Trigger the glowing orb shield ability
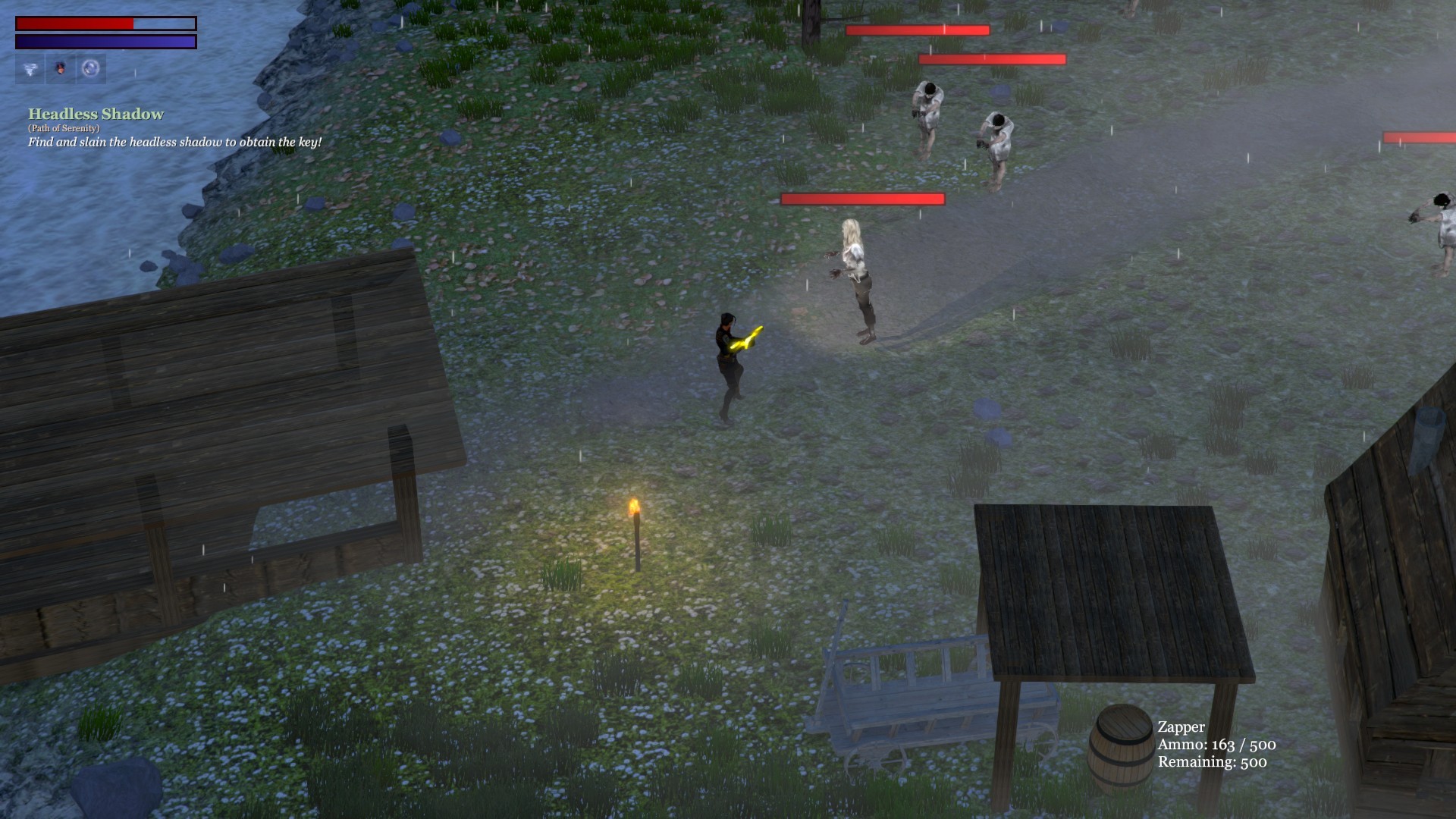The image size is (1456, 819). (x=91, y=69)
